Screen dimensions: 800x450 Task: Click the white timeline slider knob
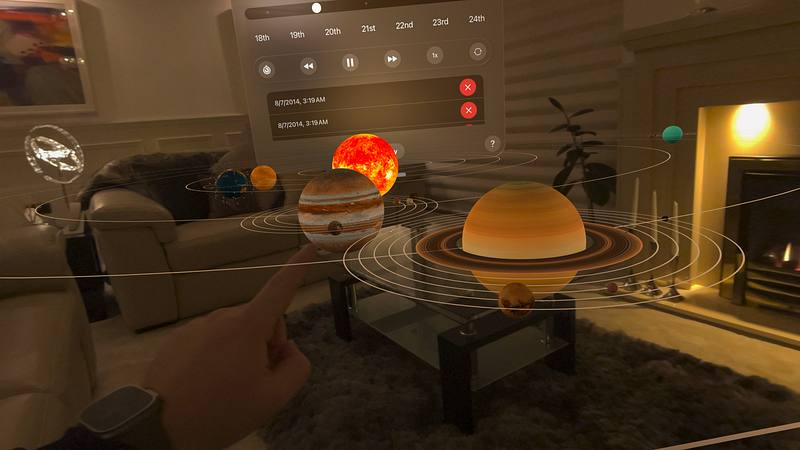click(x=316, y=8)
